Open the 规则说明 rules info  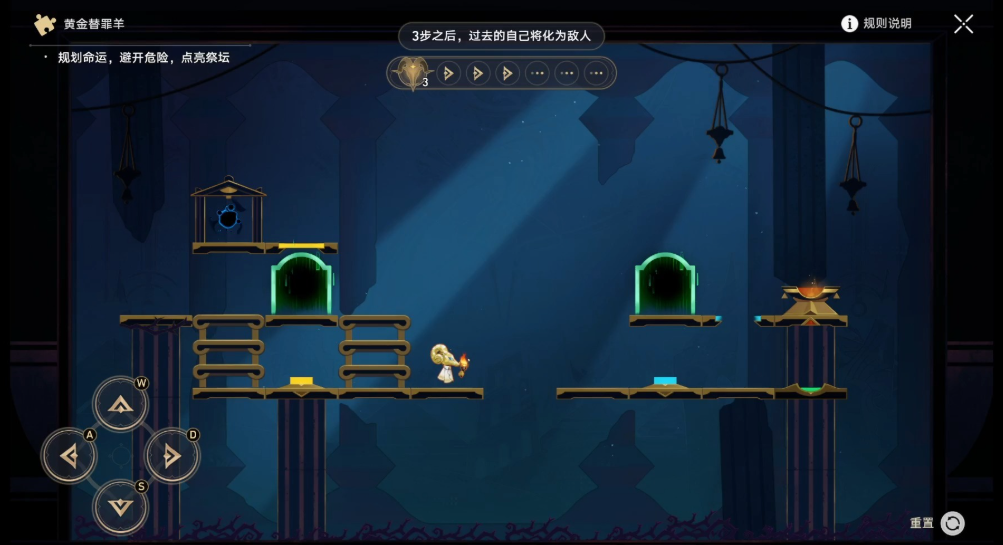(x=876, y=23)
